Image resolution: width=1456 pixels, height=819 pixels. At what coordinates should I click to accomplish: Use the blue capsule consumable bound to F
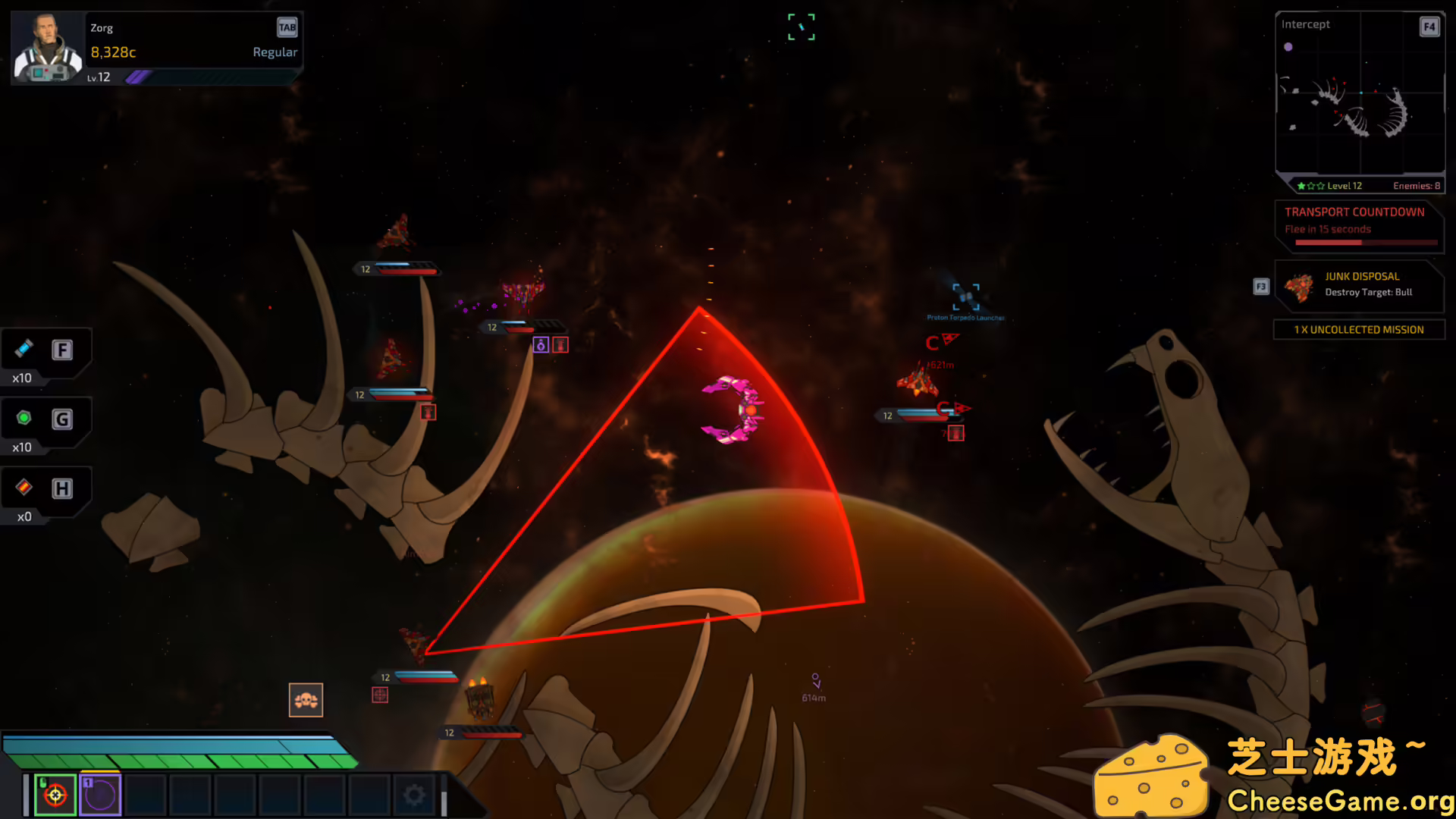click(x=24, y=350)
